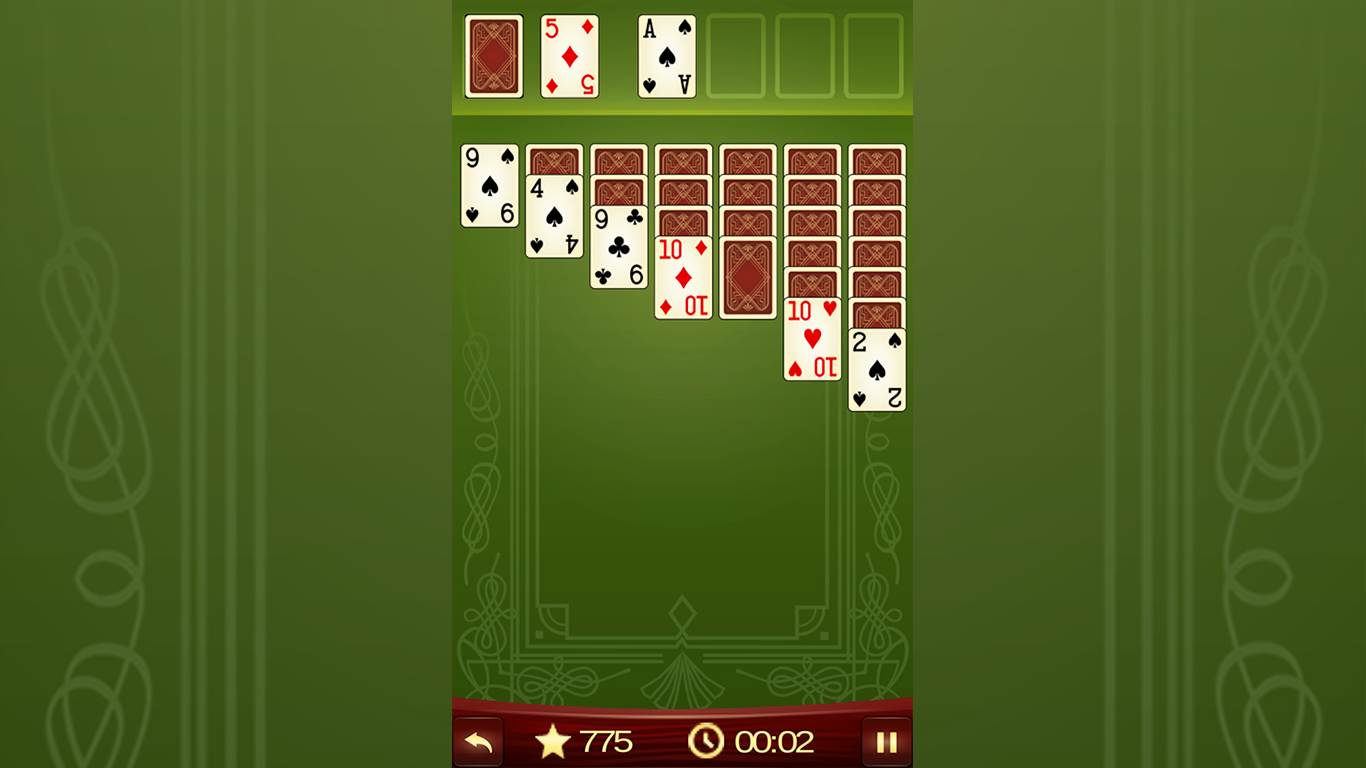Select the 9 of spades
Viewport: 1366px width, 768px height.
[x=489, y=185]
